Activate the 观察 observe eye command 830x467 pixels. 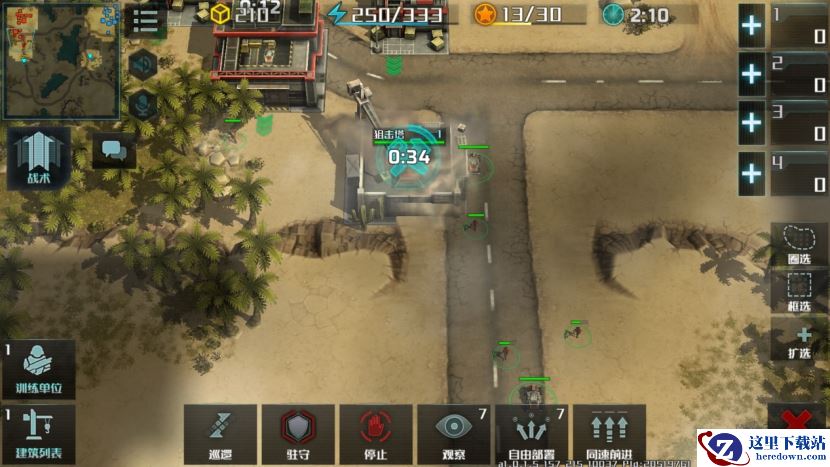[x=453, y=434]
